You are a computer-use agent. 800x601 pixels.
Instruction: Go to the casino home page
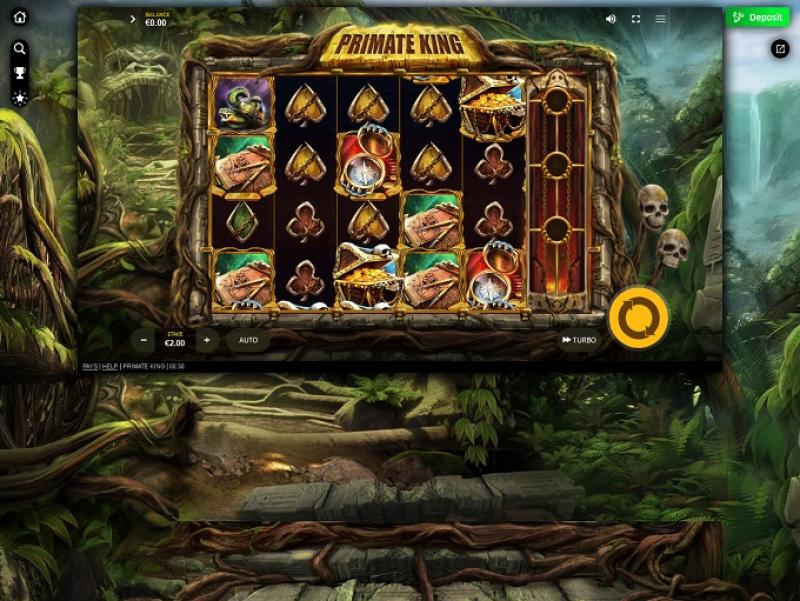19,17
